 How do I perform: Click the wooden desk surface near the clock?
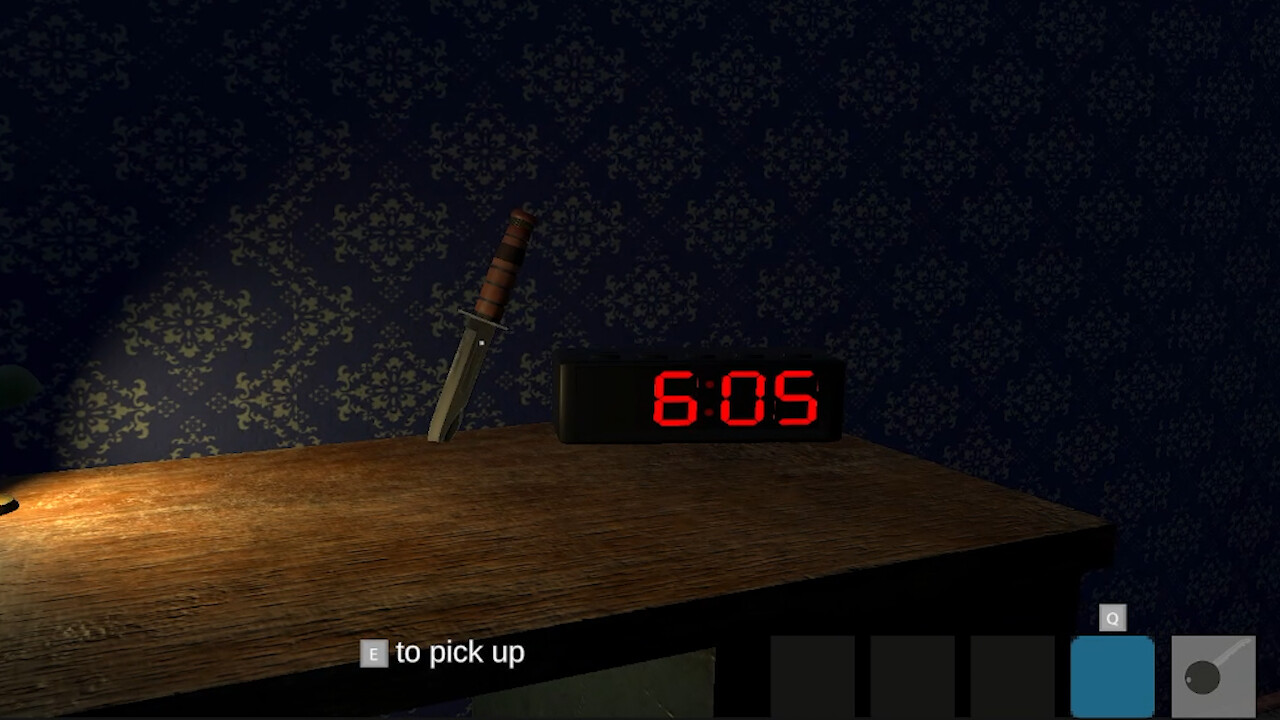(x=700, y=490)
